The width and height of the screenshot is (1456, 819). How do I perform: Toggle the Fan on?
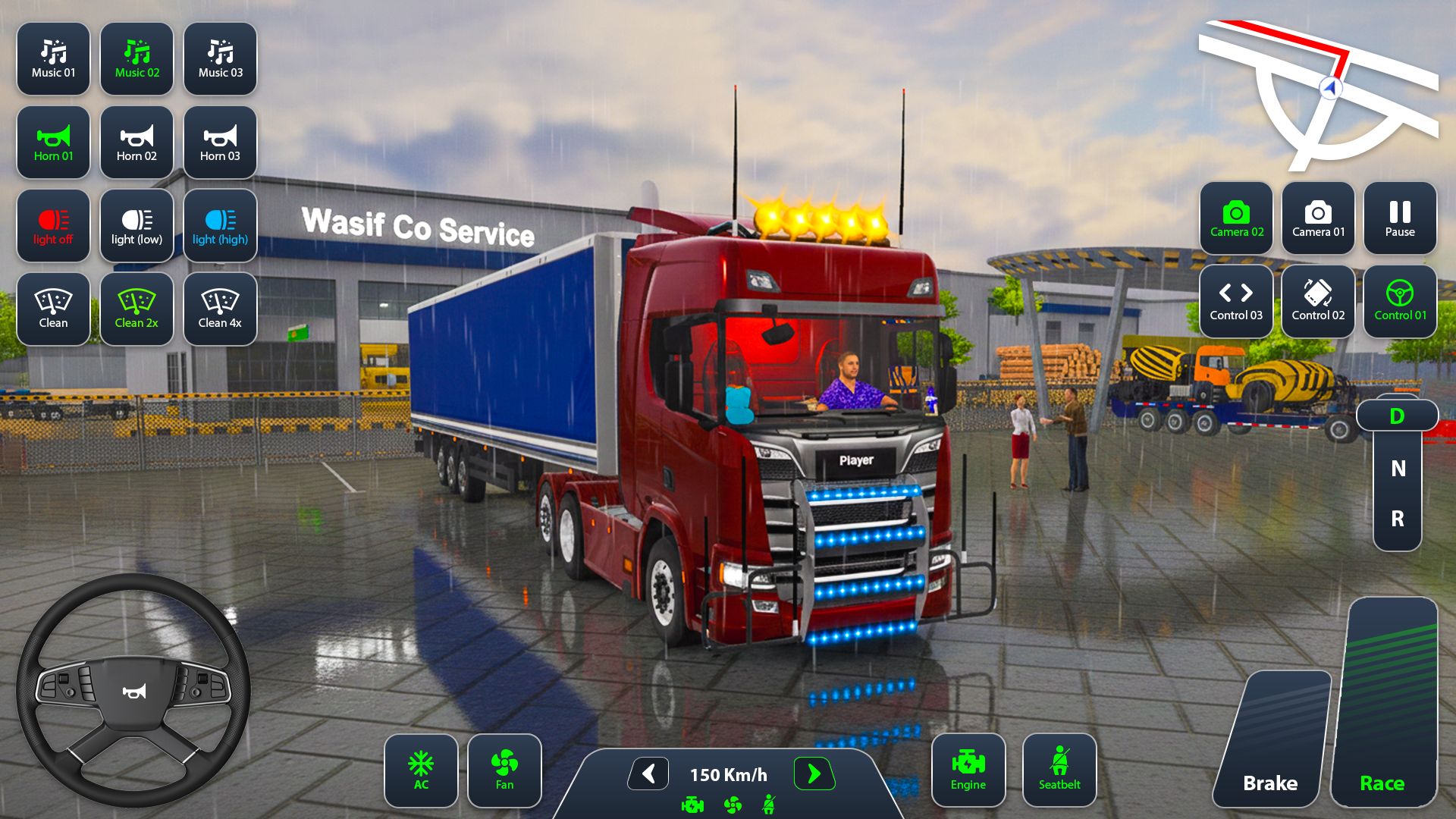point(504,770)
